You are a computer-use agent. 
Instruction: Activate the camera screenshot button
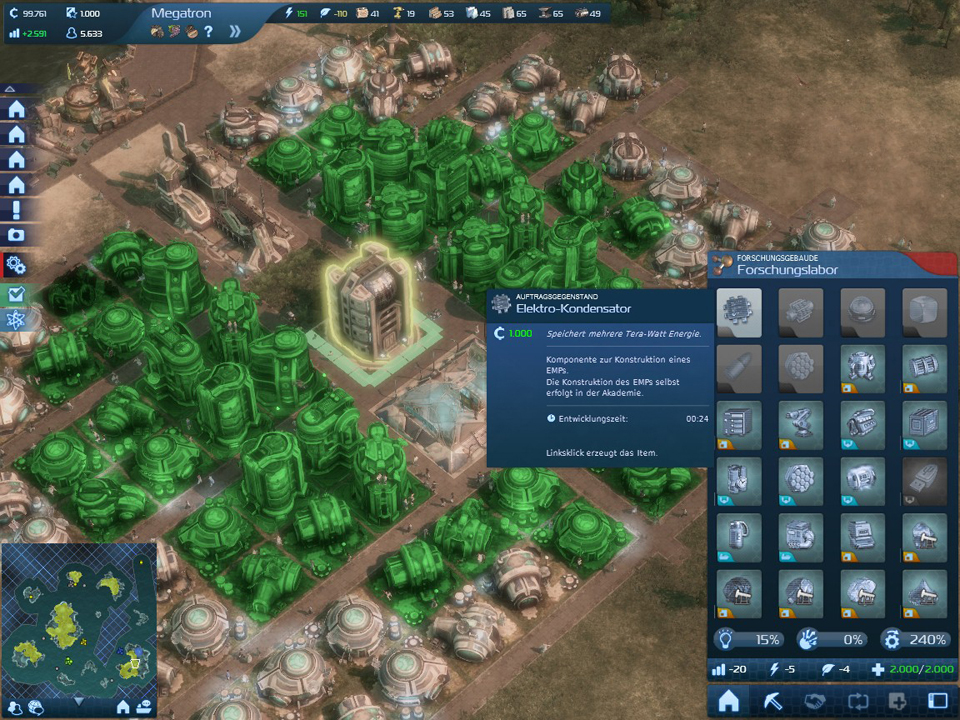click(x=16, y=236)
